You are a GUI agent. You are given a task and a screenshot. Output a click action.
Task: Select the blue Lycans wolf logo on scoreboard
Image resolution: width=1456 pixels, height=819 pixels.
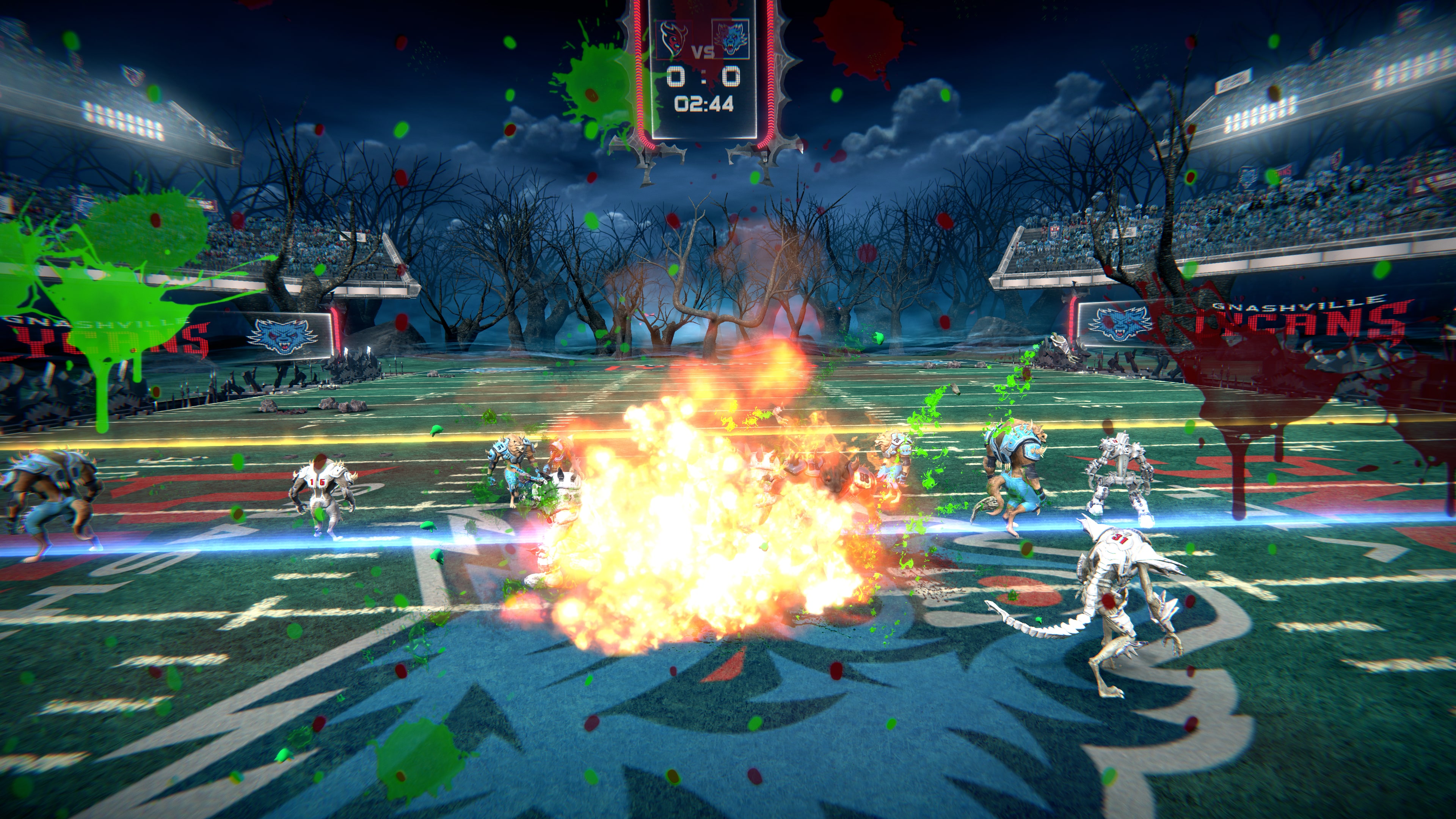point(731,37)
